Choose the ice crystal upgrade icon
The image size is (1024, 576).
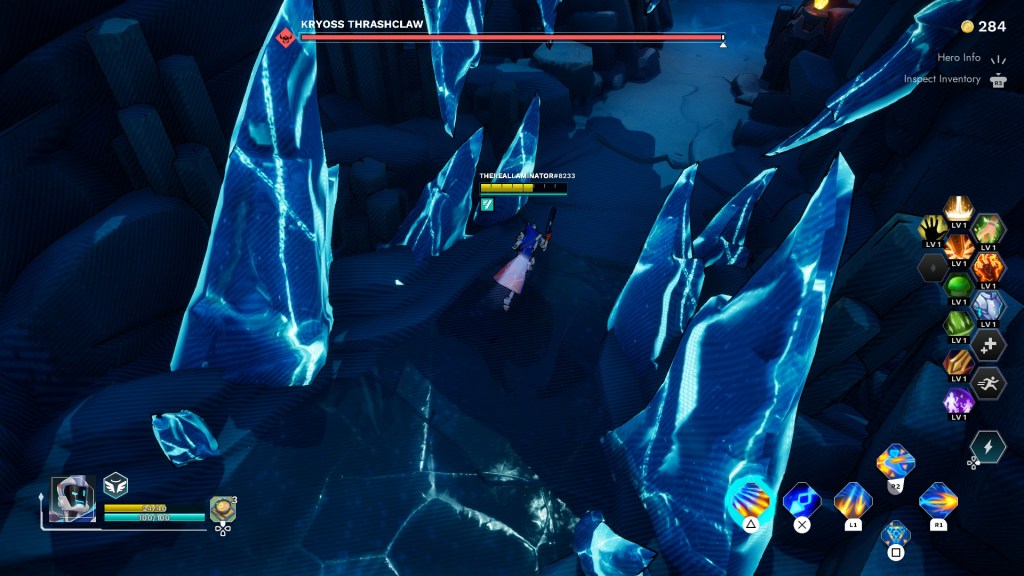click(988, 305)
